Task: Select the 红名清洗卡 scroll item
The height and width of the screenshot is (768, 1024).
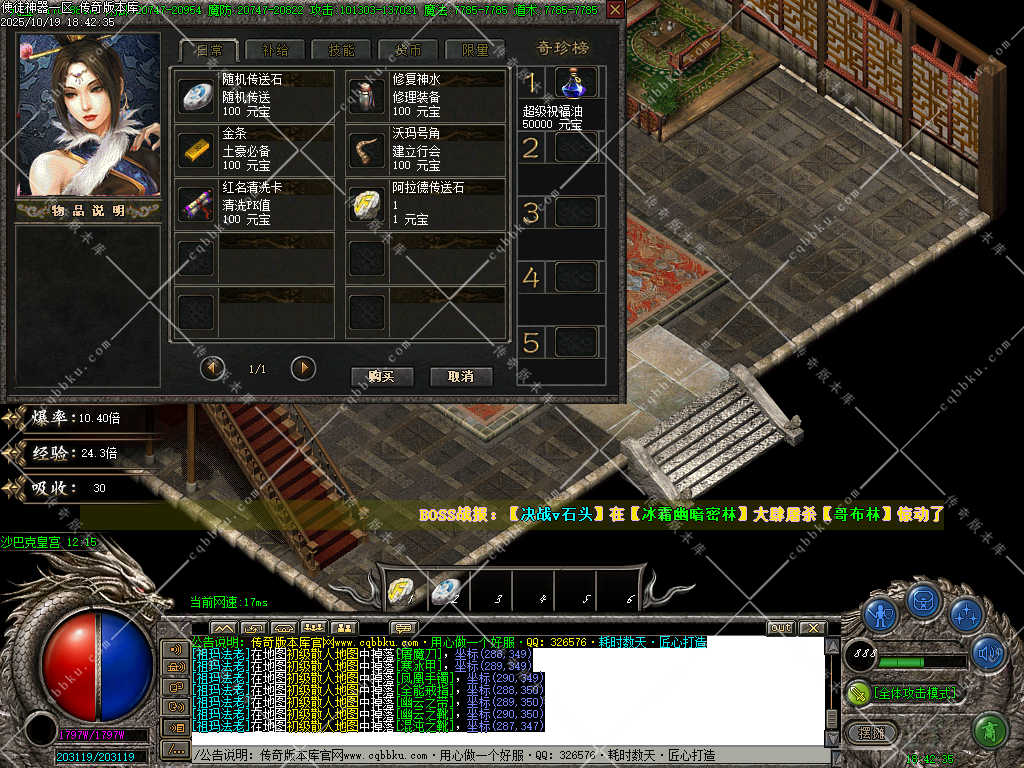Action: click(197, 204)
